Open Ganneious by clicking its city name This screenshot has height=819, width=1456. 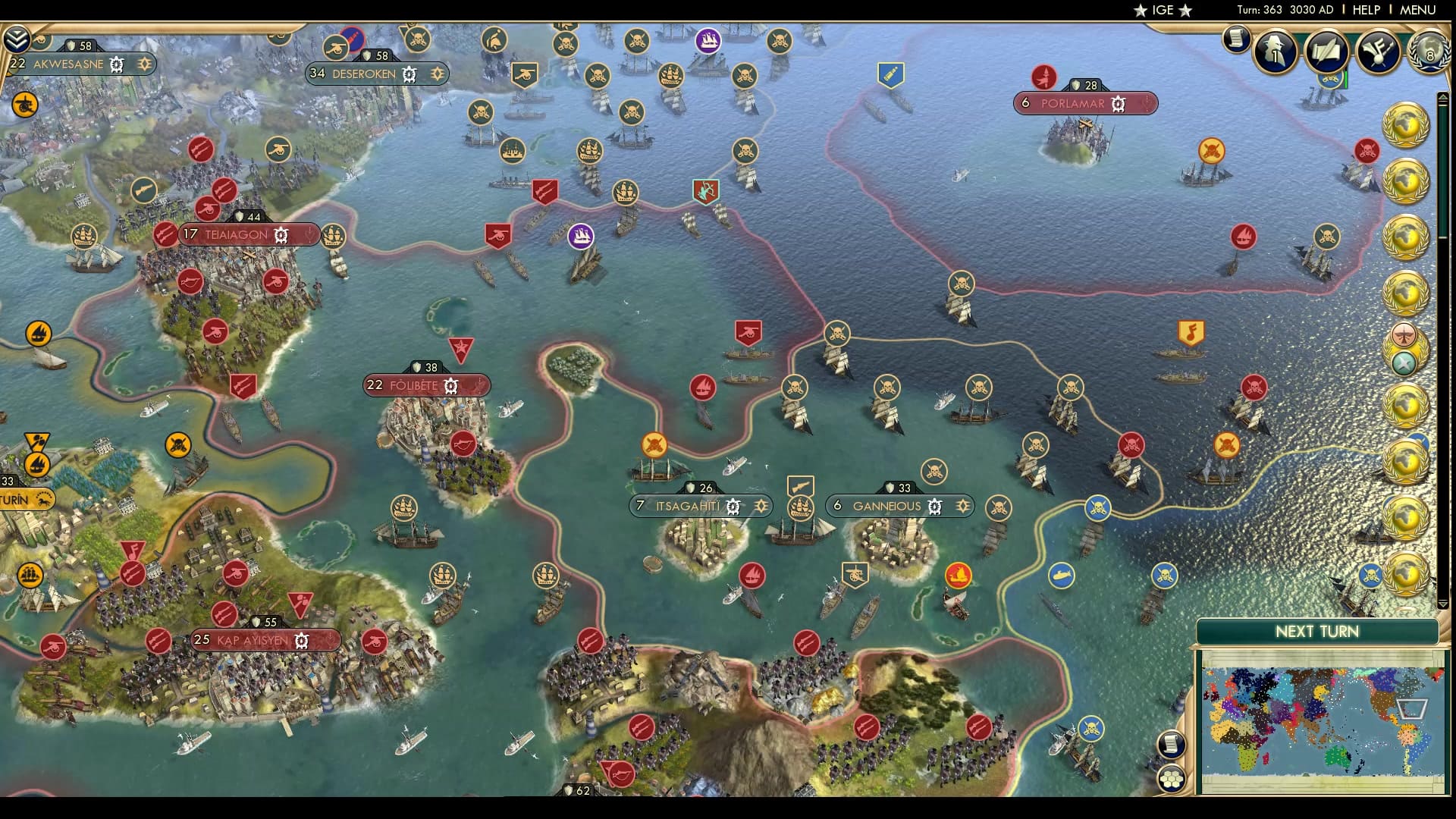pyautogui.click(x=886, y=506)
